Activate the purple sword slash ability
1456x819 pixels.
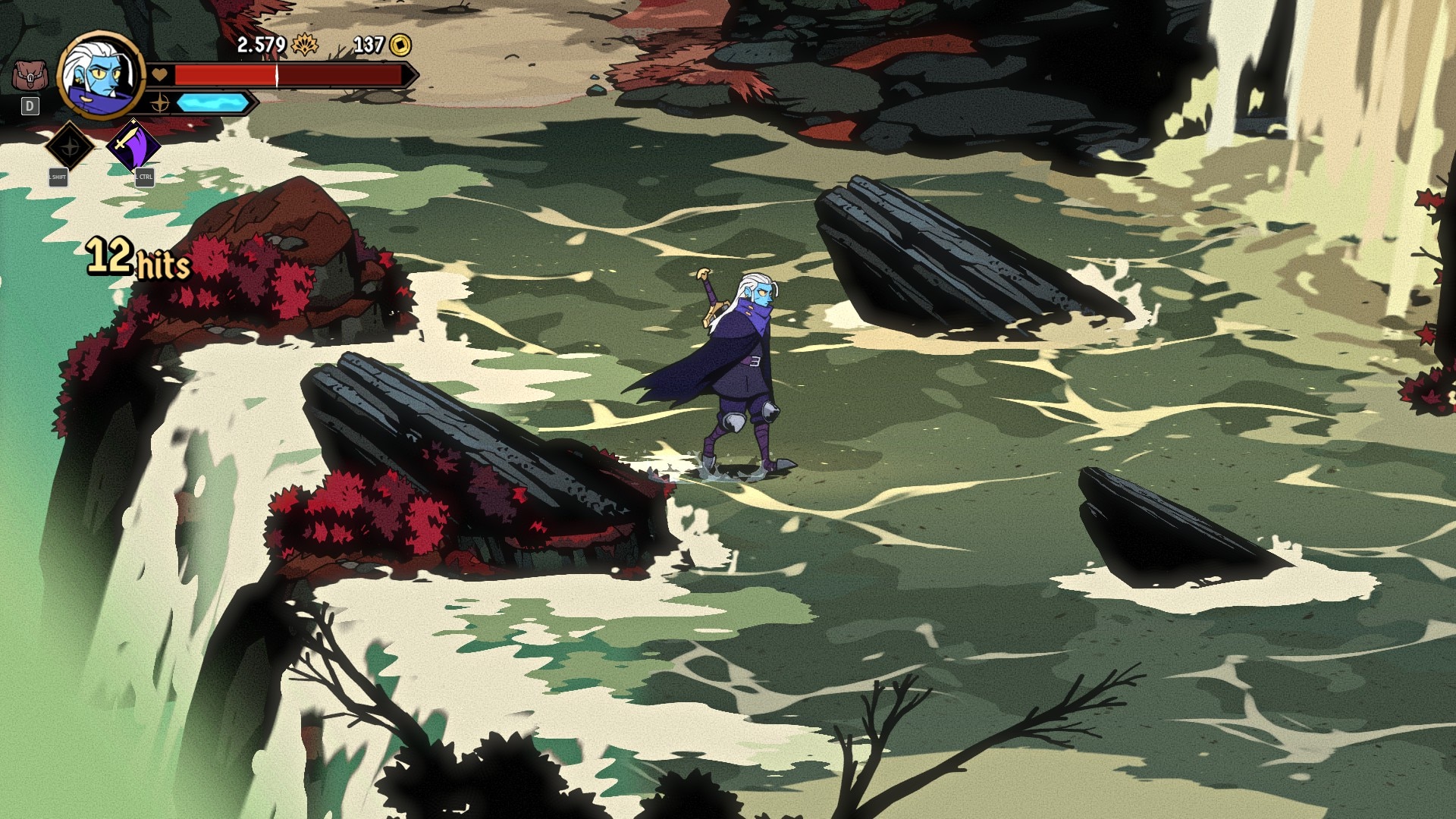click(133, 144)
